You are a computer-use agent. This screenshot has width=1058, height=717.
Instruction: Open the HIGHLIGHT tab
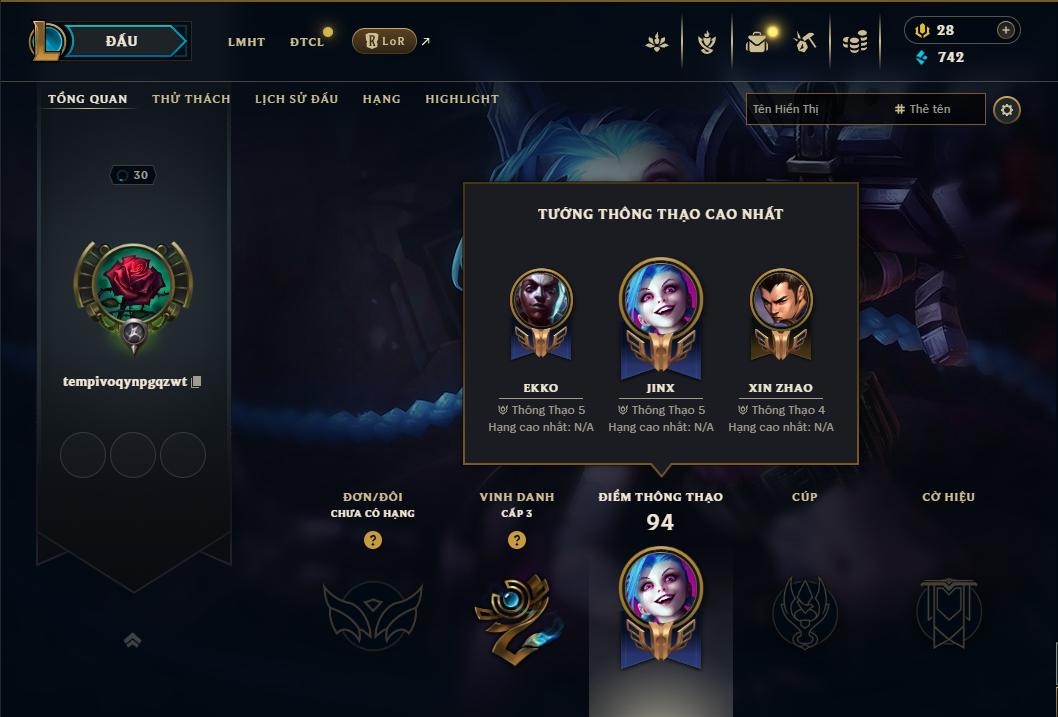pos(461,99)
